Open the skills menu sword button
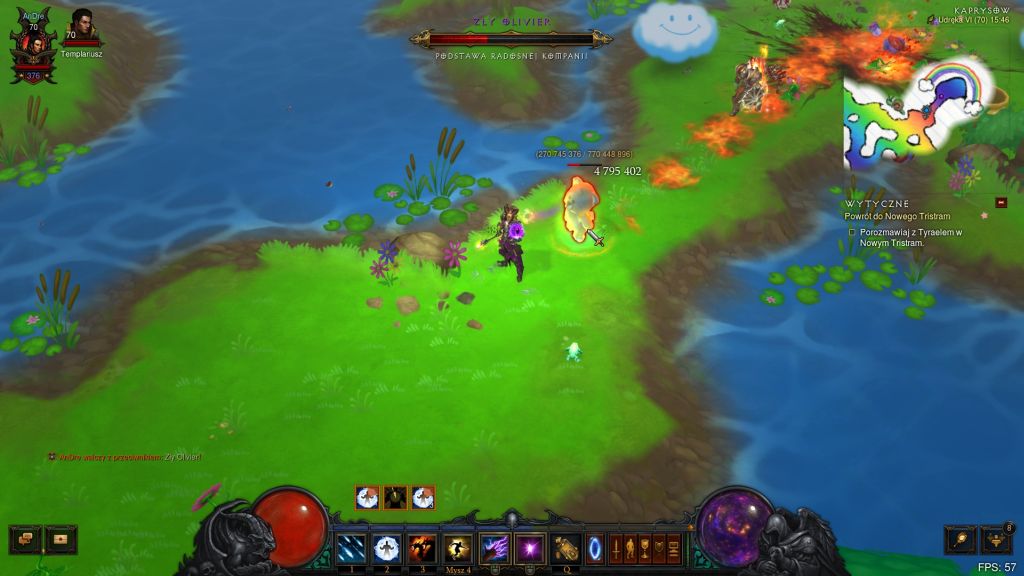The width and height of the screenshot is (1024, 576). click(x=615, y=548)
